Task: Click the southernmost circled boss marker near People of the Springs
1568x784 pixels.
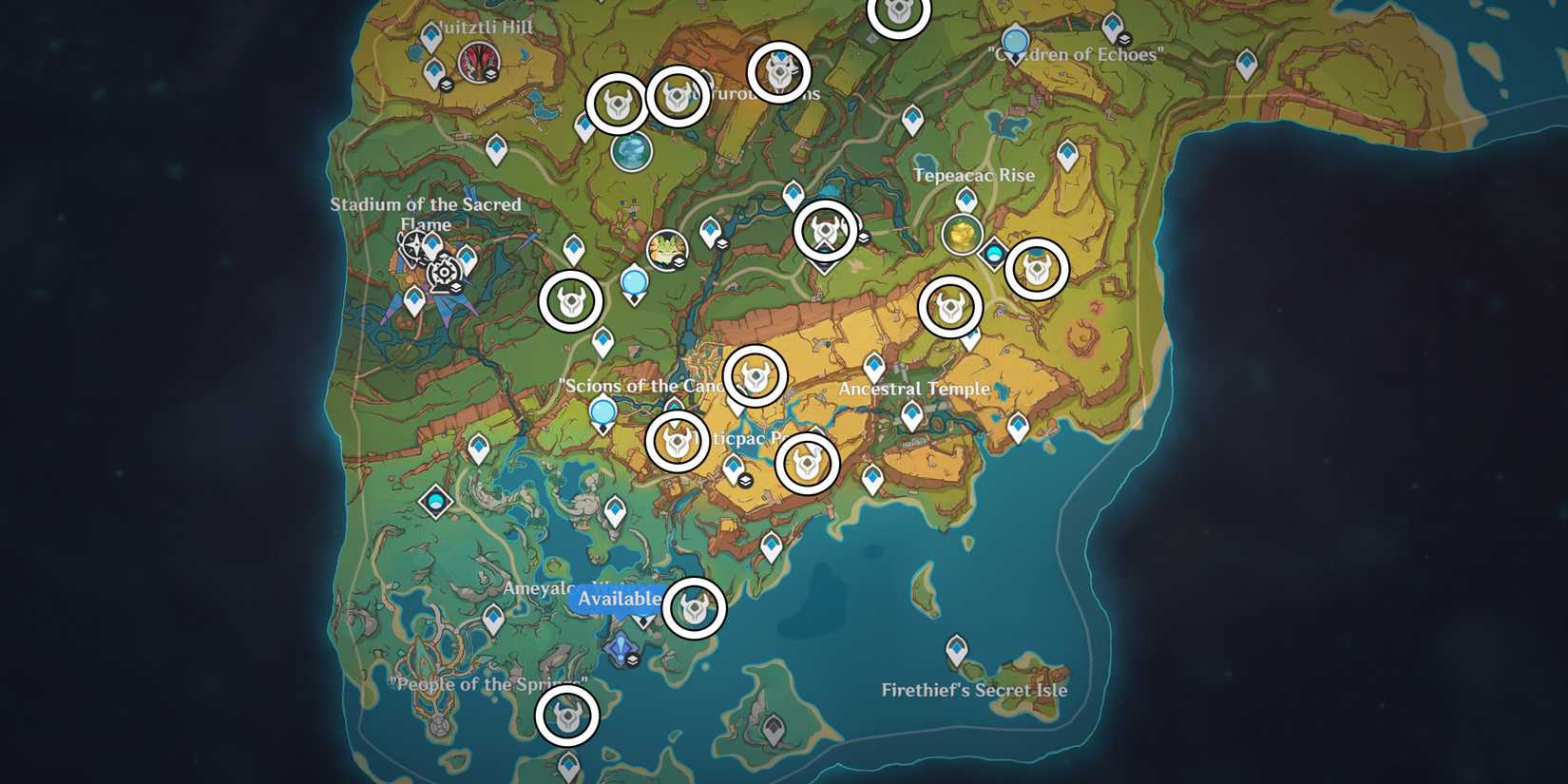Action: point(567,716)
